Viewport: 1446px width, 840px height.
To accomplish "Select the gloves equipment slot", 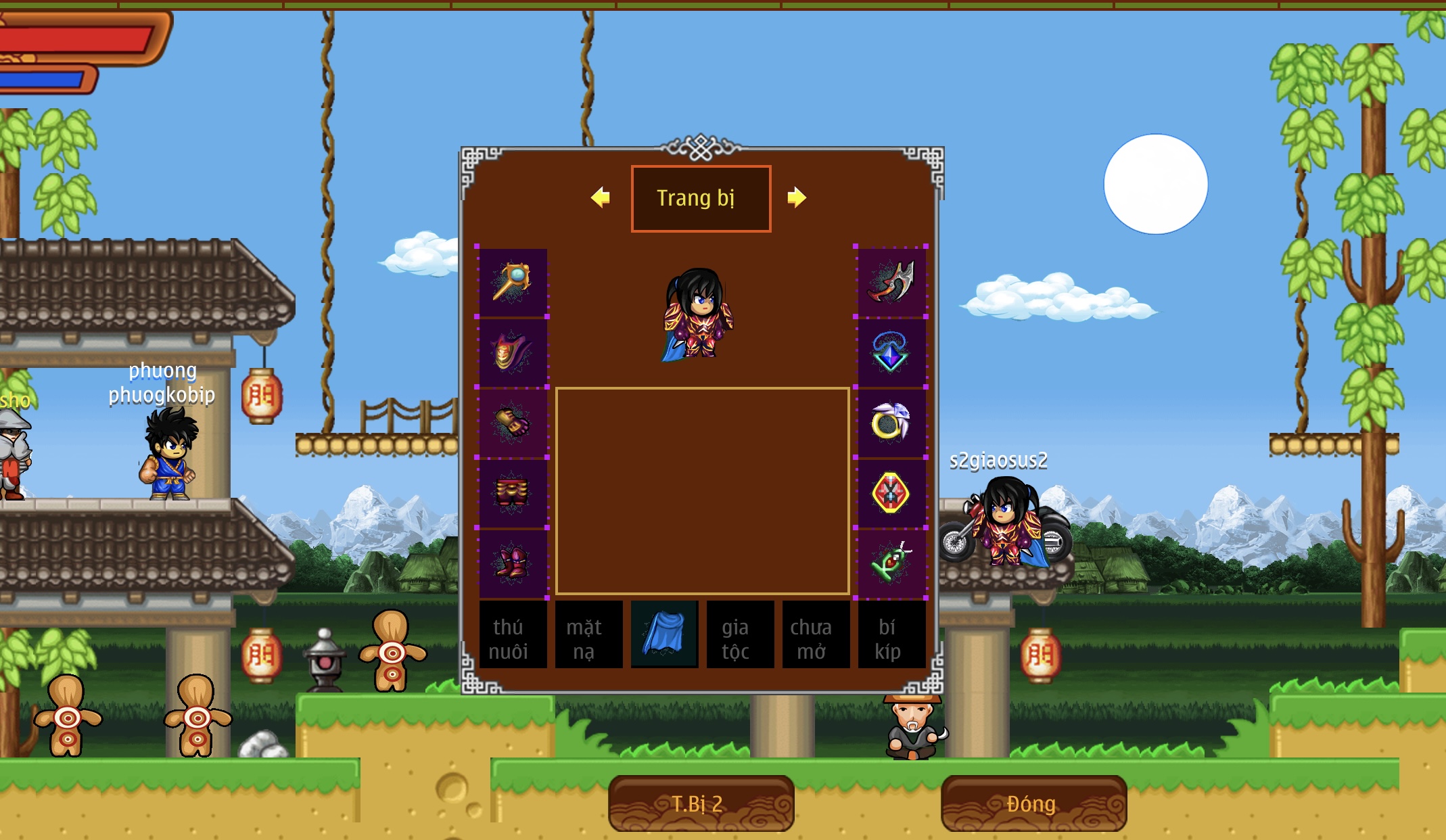I will (x=513, y=423).
